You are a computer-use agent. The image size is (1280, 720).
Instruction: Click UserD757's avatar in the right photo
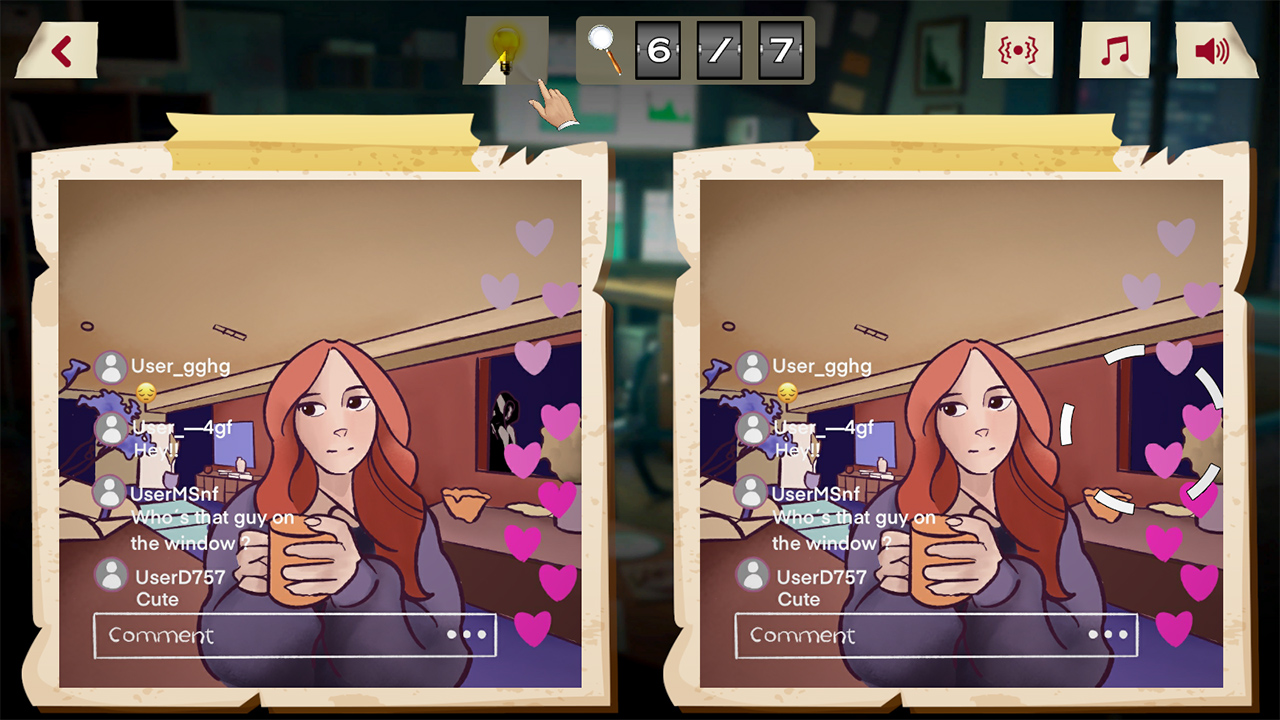tap(753, 575)
